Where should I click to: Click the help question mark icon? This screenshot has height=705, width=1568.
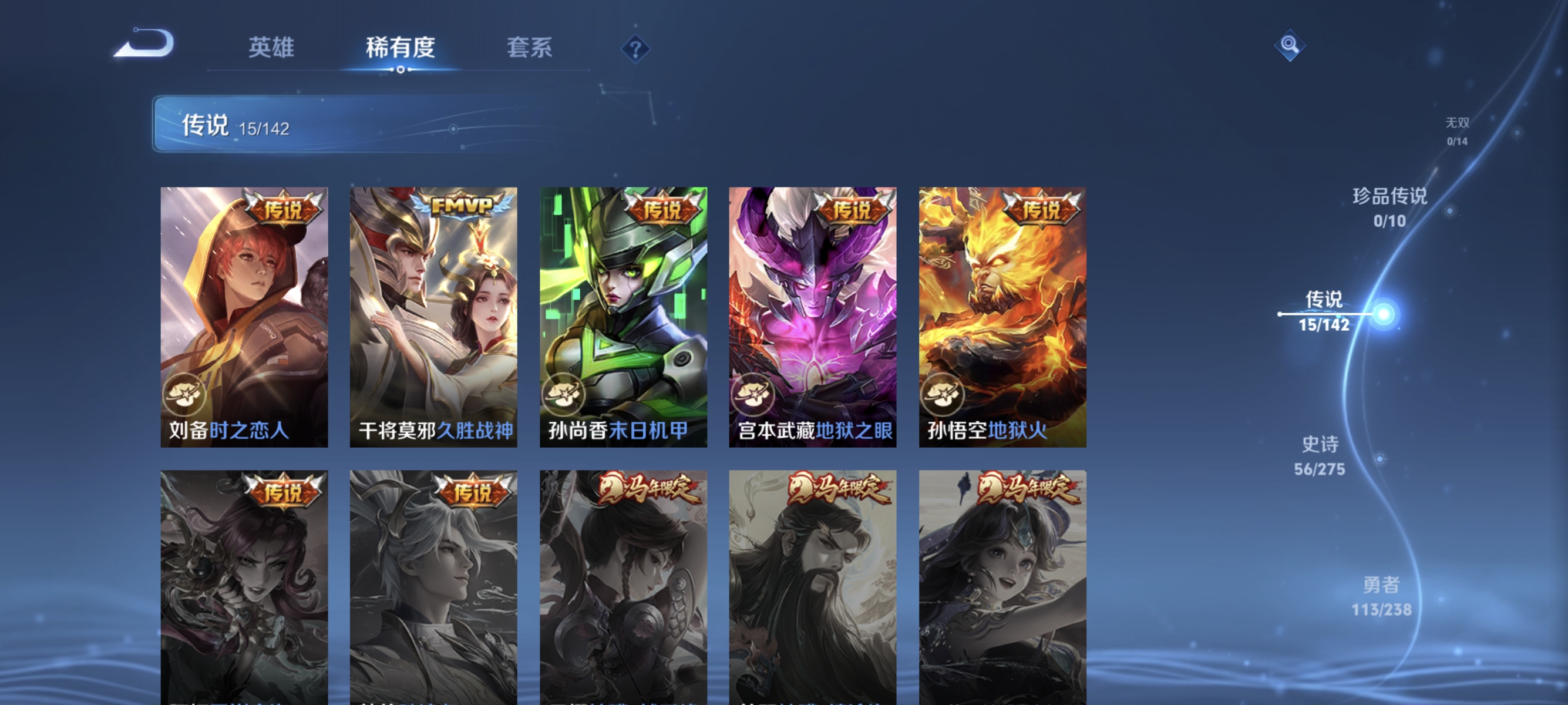634,50
